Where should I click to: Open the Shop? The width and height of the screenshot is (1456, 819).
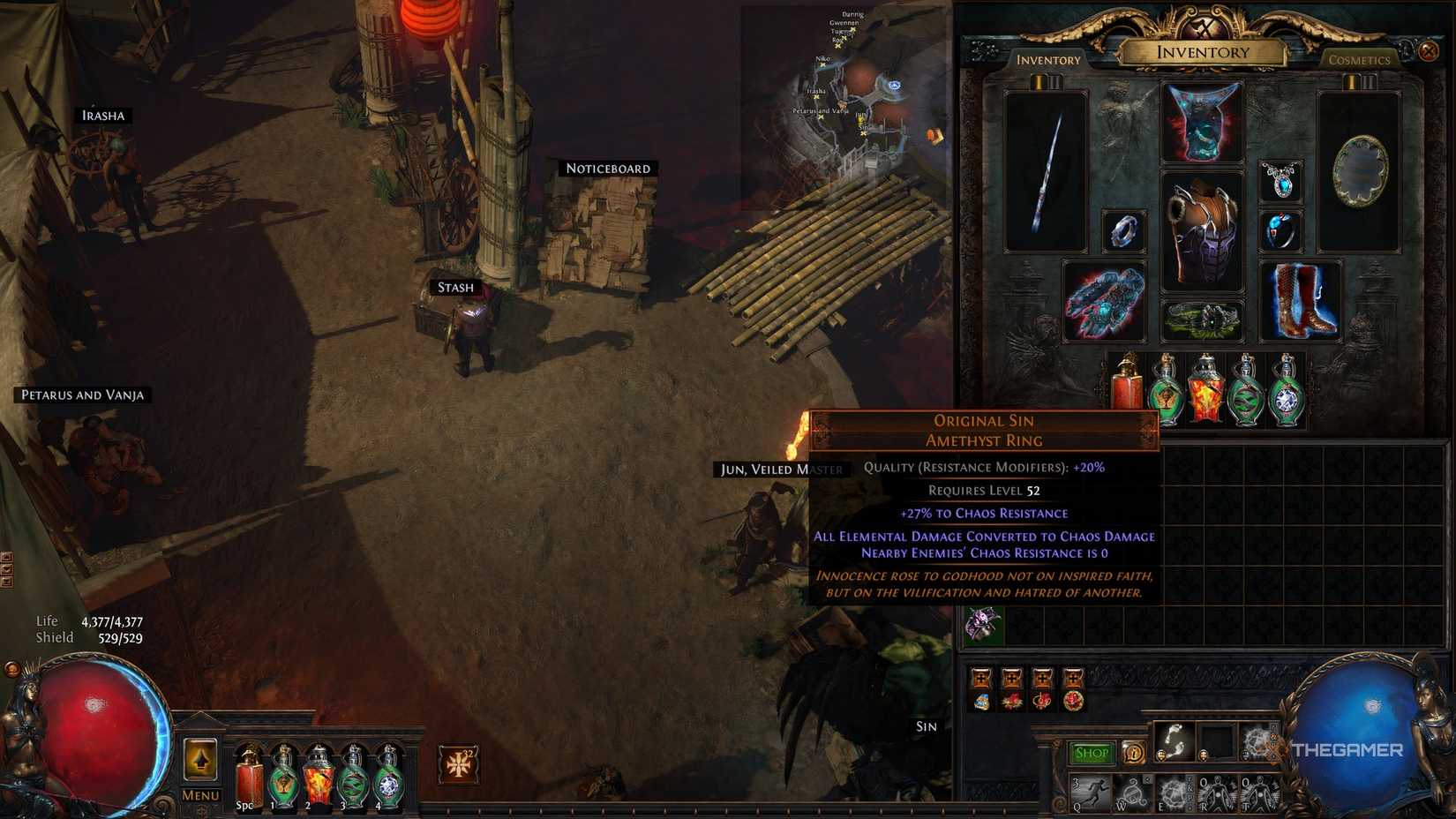(x=1092, y=752)
